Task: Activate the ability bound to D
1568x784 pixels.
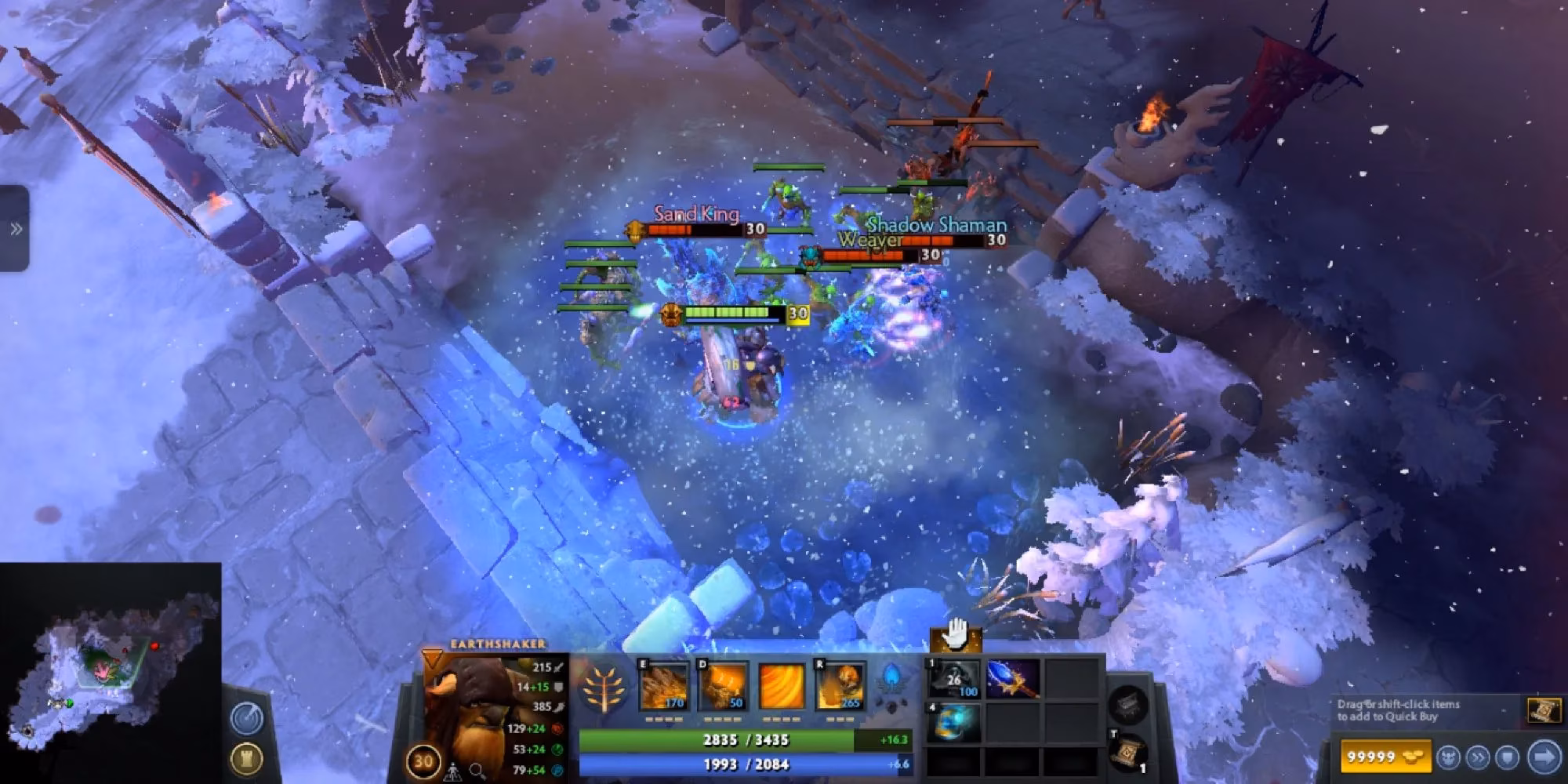Action: [x=723, y=684]
